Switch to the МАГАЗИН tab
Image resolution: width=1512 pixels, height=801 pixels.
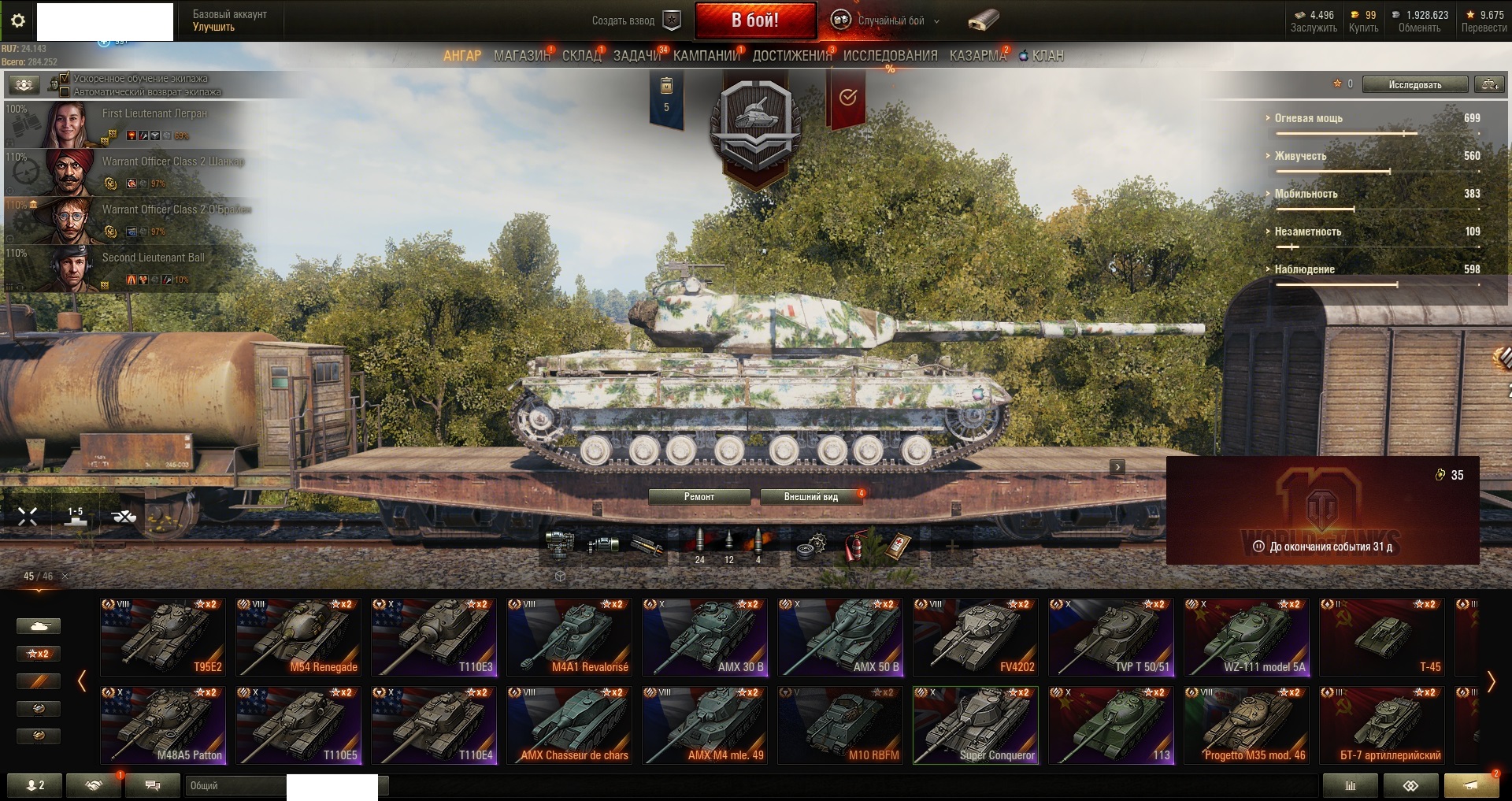[x=521, y=56]
